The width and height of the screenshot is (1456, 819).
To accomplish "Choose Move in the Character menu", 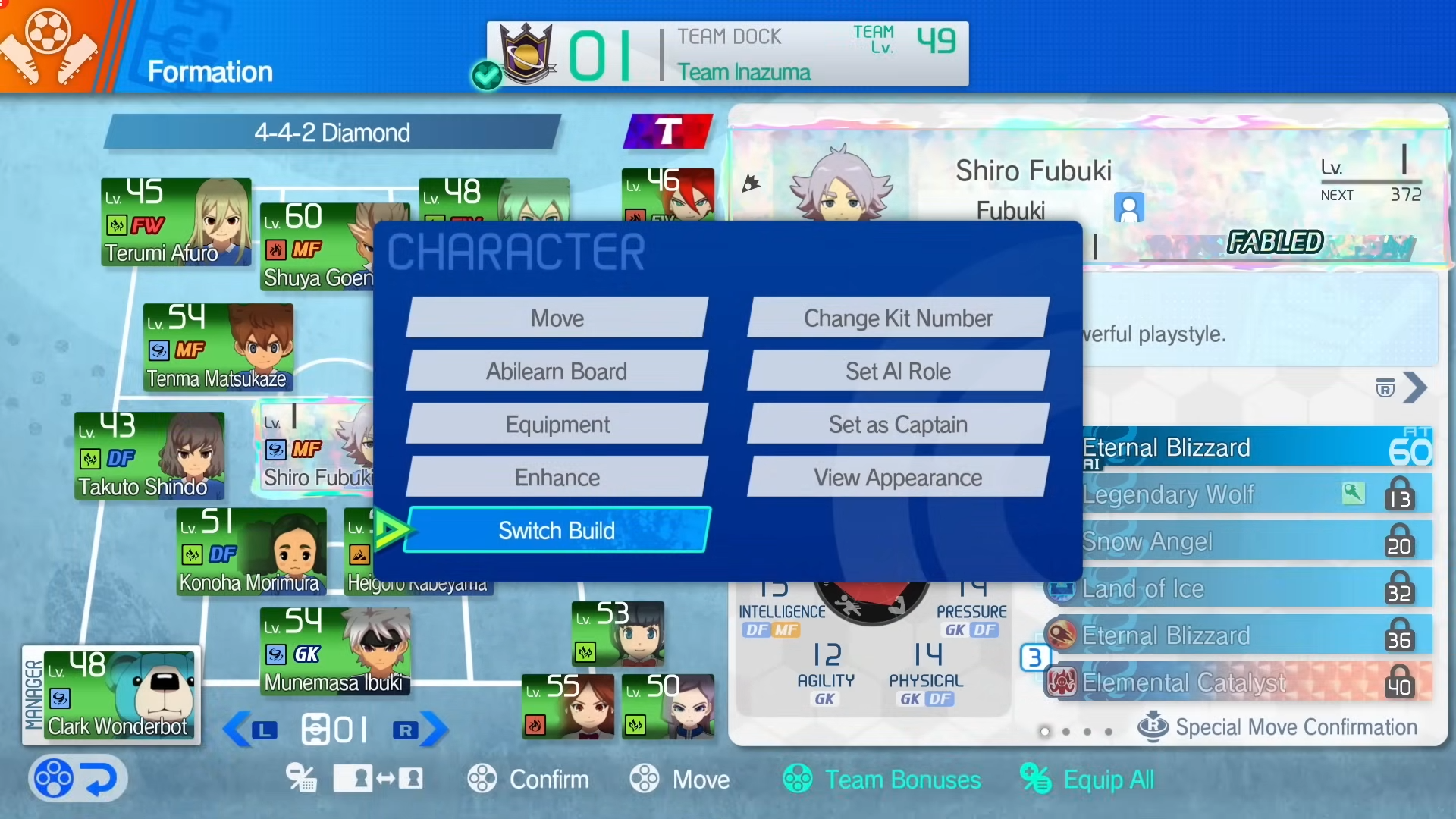I will pos(557,318).
